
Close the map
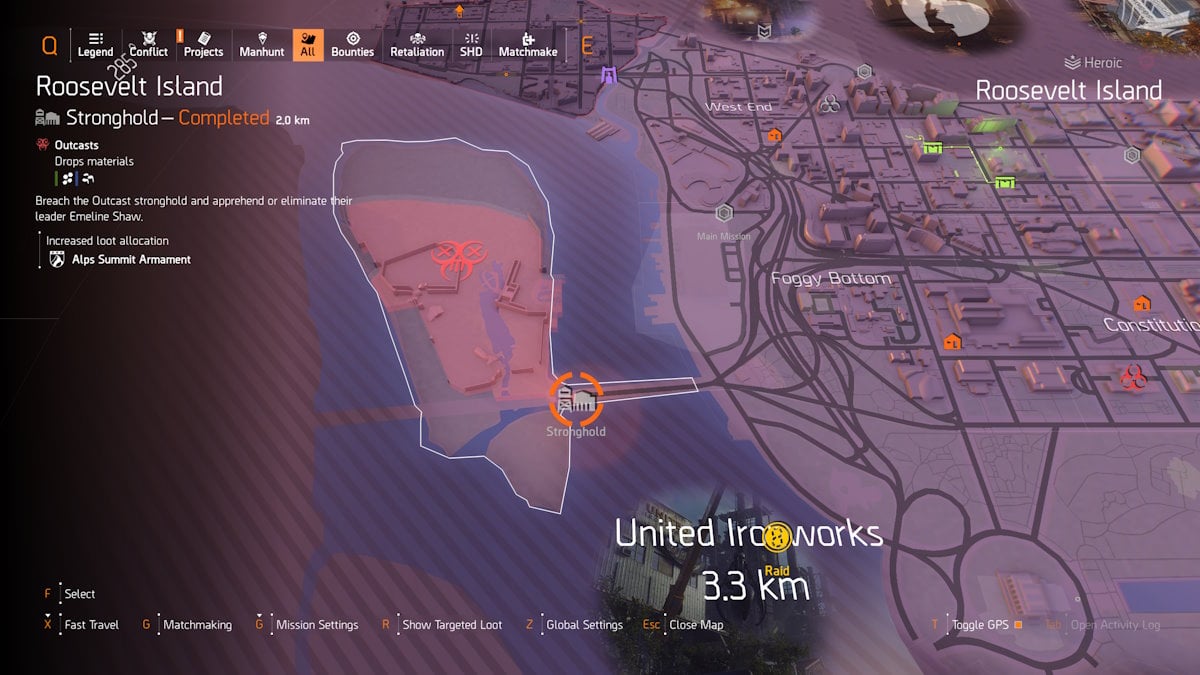click(x=696, y=625)
